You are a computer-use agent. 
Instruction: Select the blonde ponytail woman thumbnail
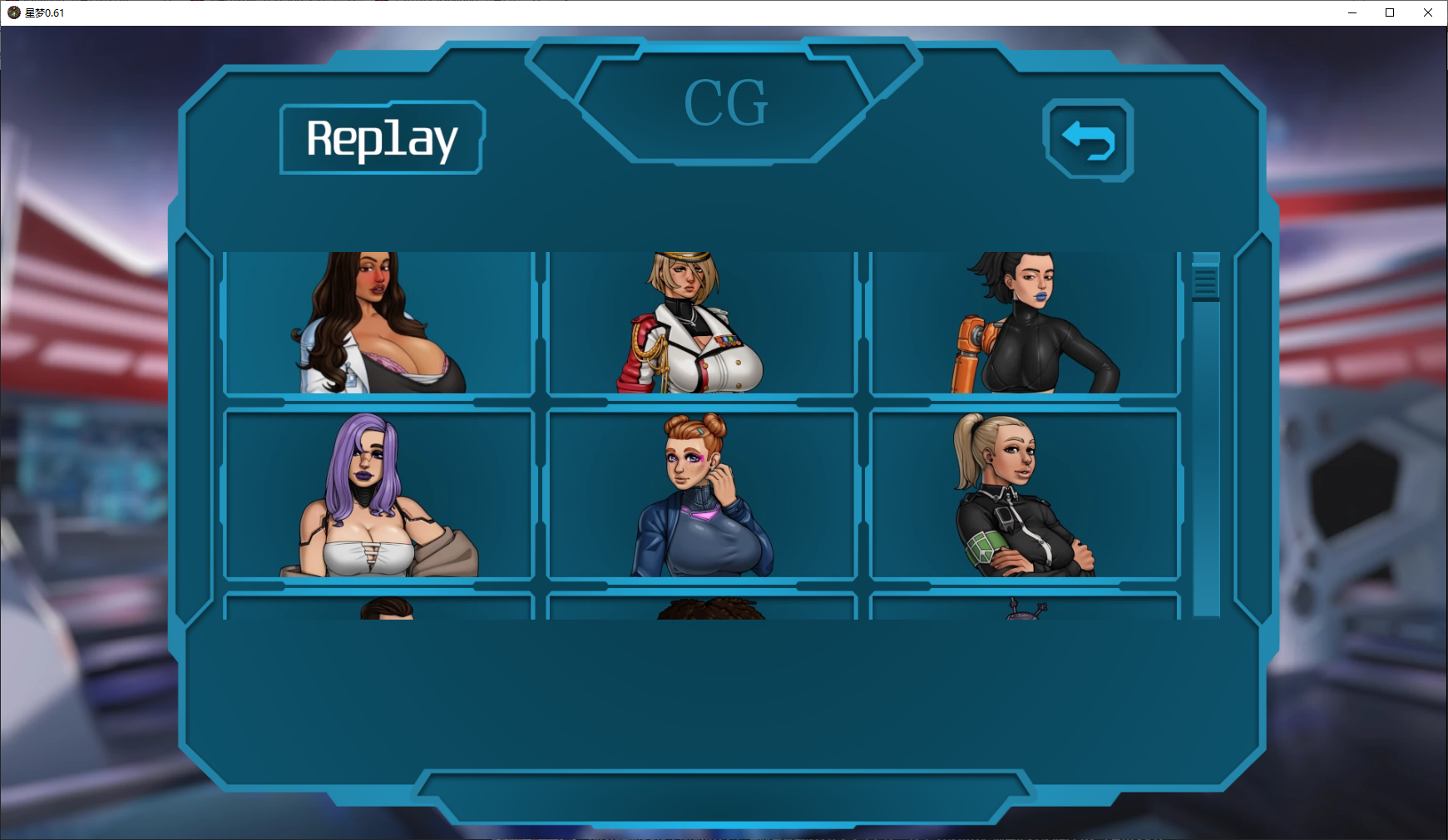1025,494
